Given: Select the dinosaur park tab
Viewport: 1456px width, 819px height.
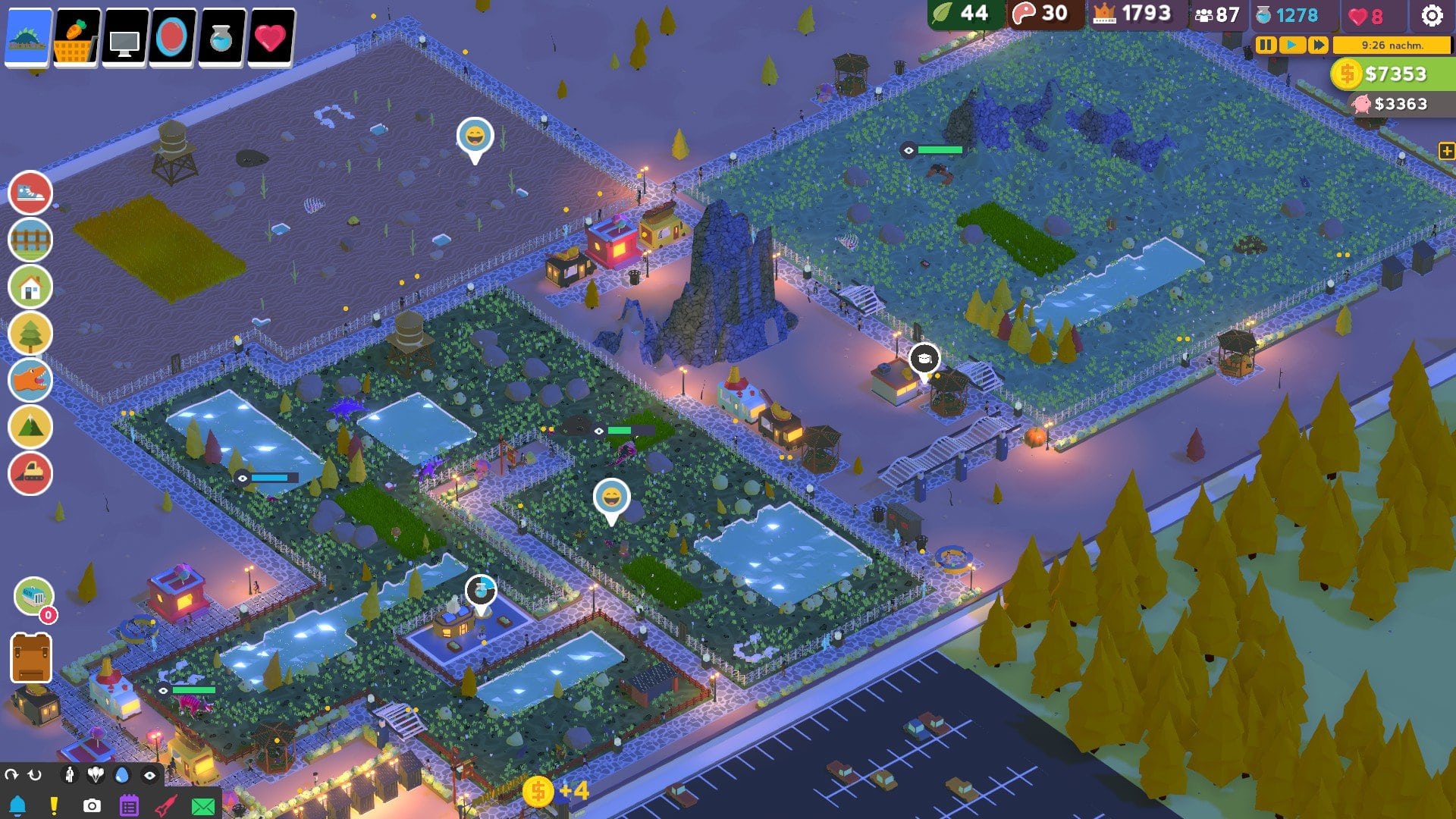Looking at the screenshot, I should [x=29, y=36].
